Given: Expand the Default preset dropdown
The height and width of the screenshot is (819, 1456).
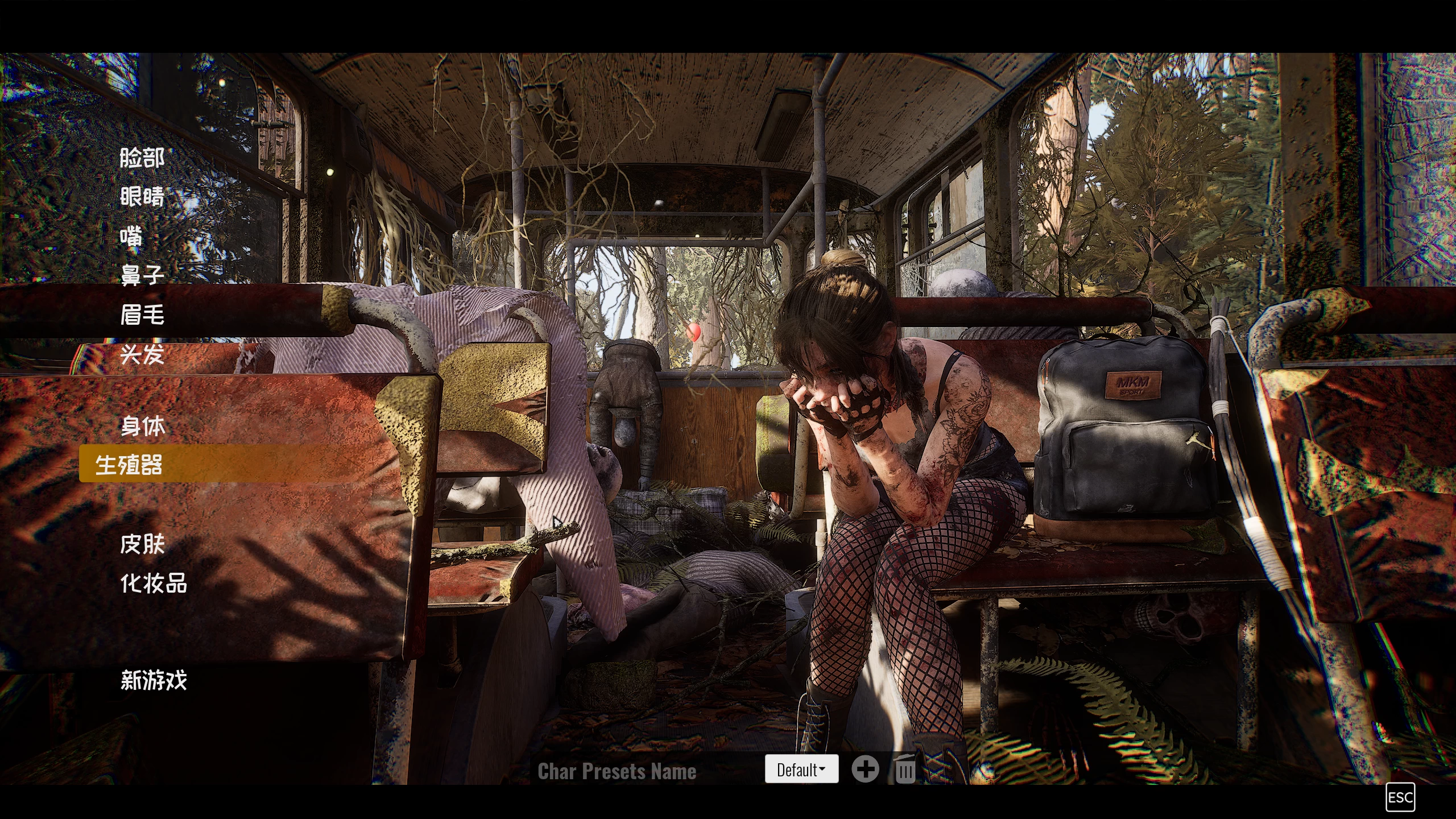Looking at the screenshot, I should [801, 770].
